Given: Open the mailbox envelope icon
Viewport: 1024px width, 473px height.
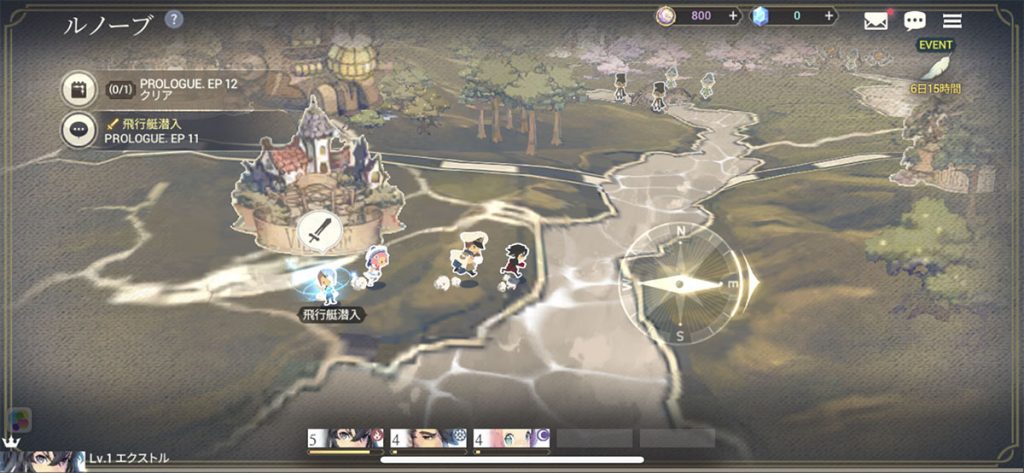Looking at the screenshot, I should click(876, 21).
